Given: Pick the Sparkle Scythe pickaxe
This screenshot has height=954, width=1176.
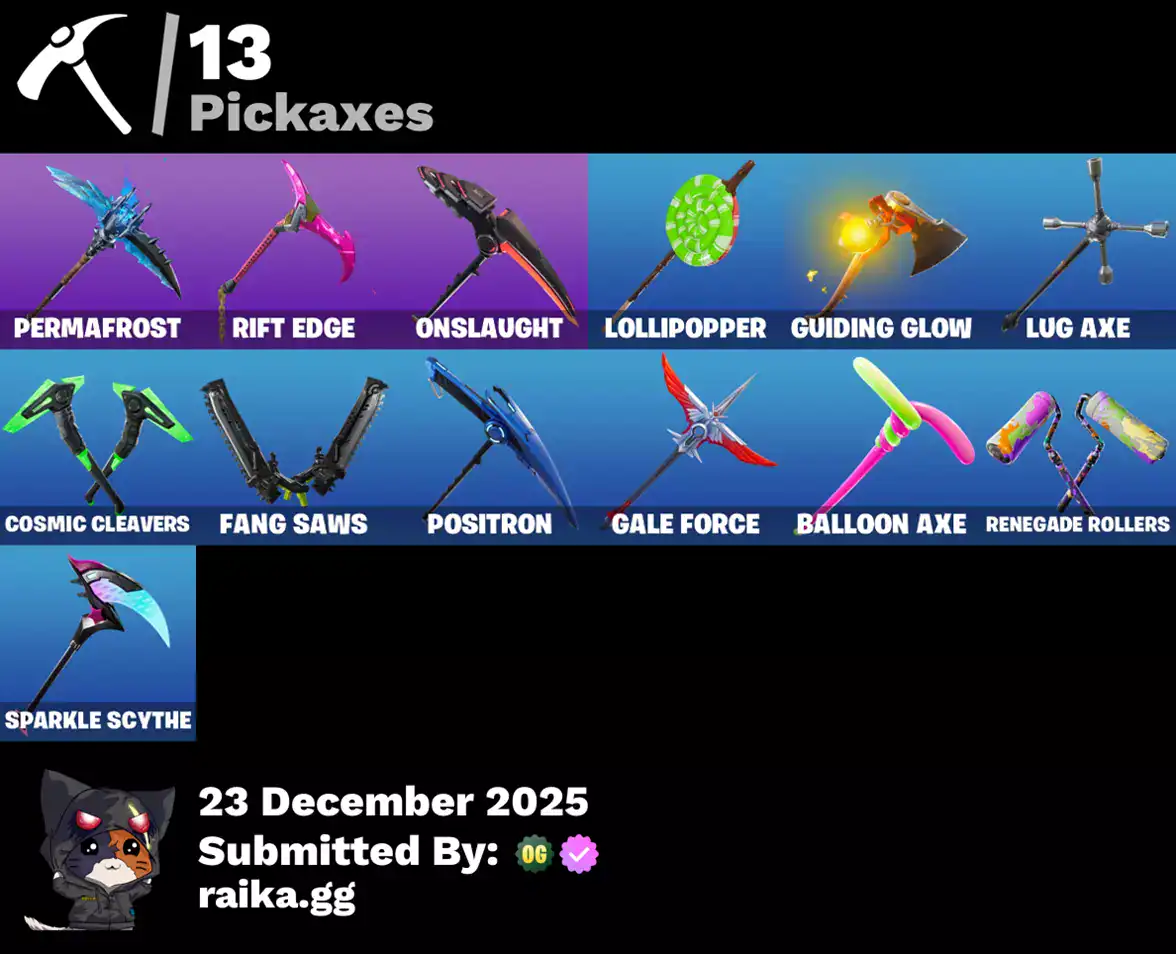Looking at the screenshot, I should tap(98, 642).
